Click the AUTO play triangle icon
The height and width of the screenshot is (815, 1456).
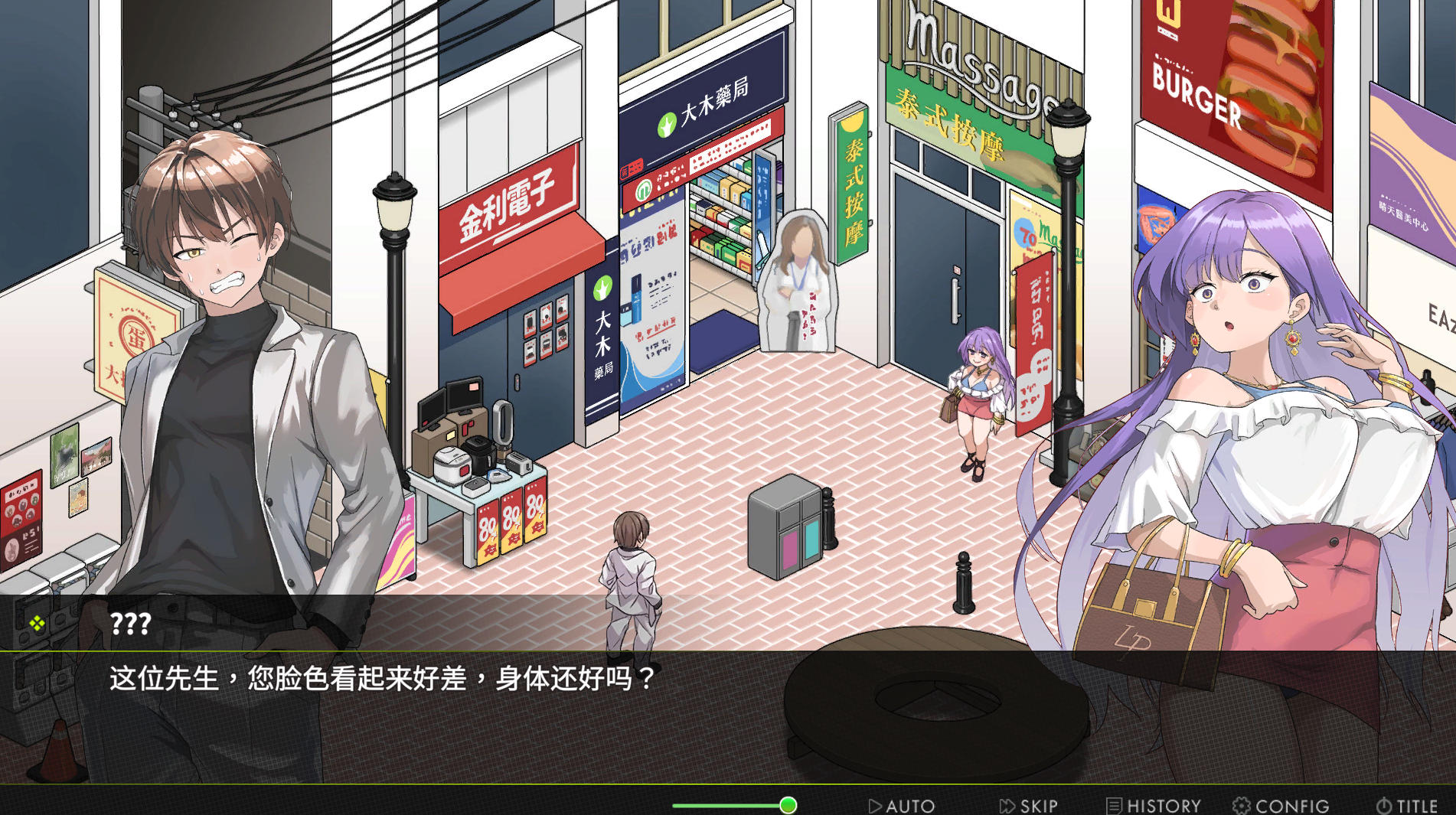point(876,805)
